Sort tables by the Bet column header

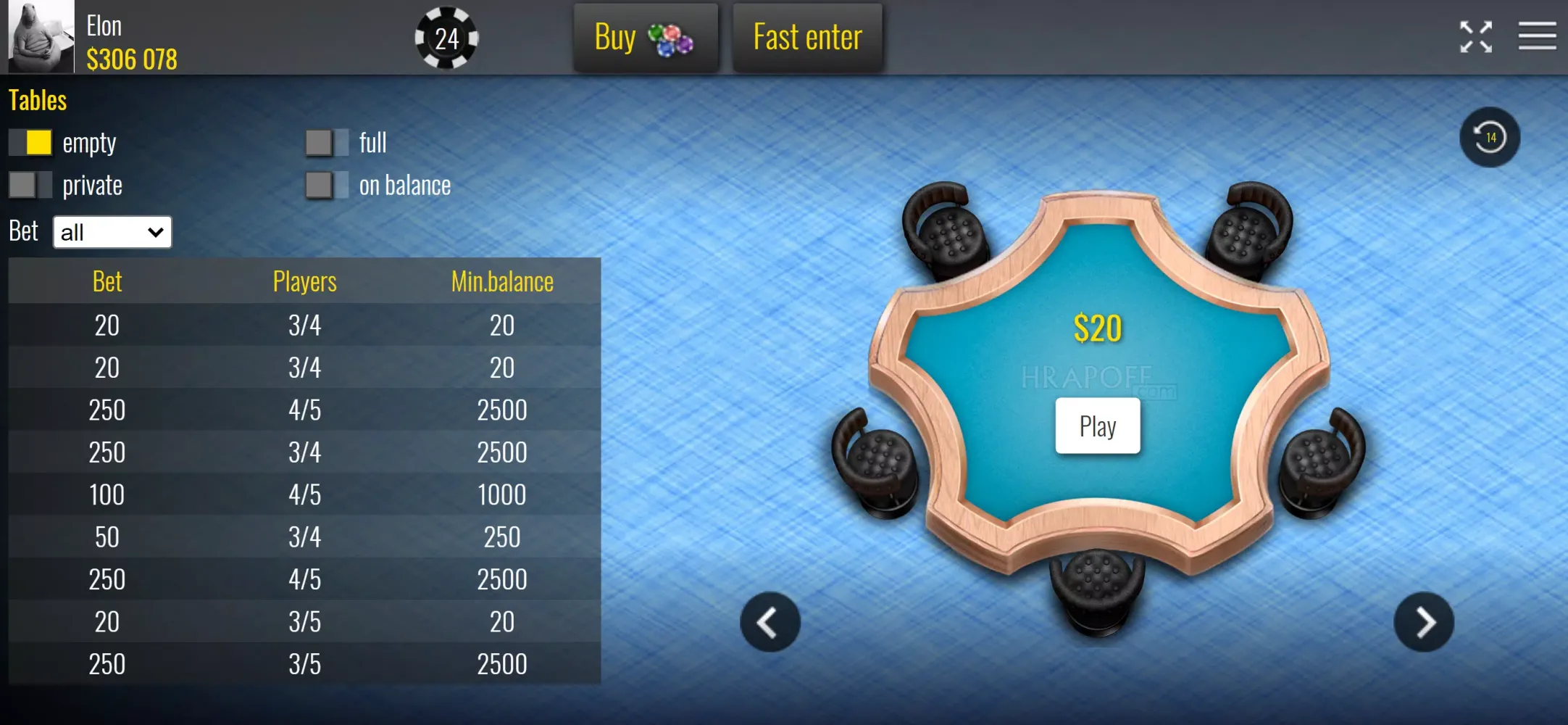107,281
